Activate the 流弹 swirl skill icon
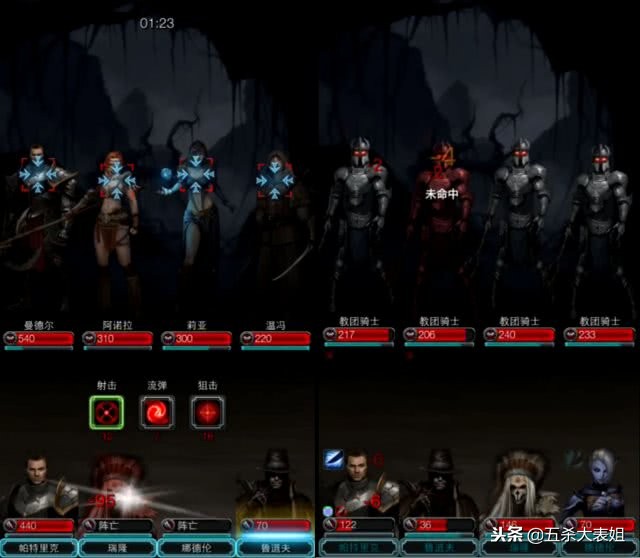 [157, 411]
